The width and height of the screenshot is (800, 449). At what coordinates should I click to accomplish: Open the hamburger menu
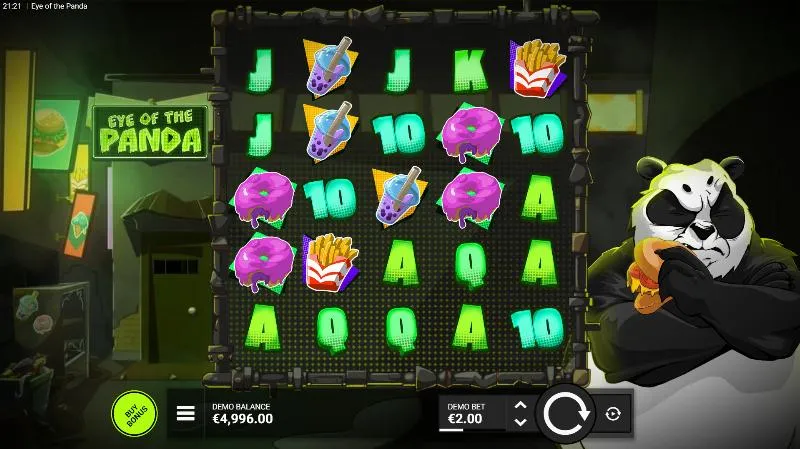(186, 413)
